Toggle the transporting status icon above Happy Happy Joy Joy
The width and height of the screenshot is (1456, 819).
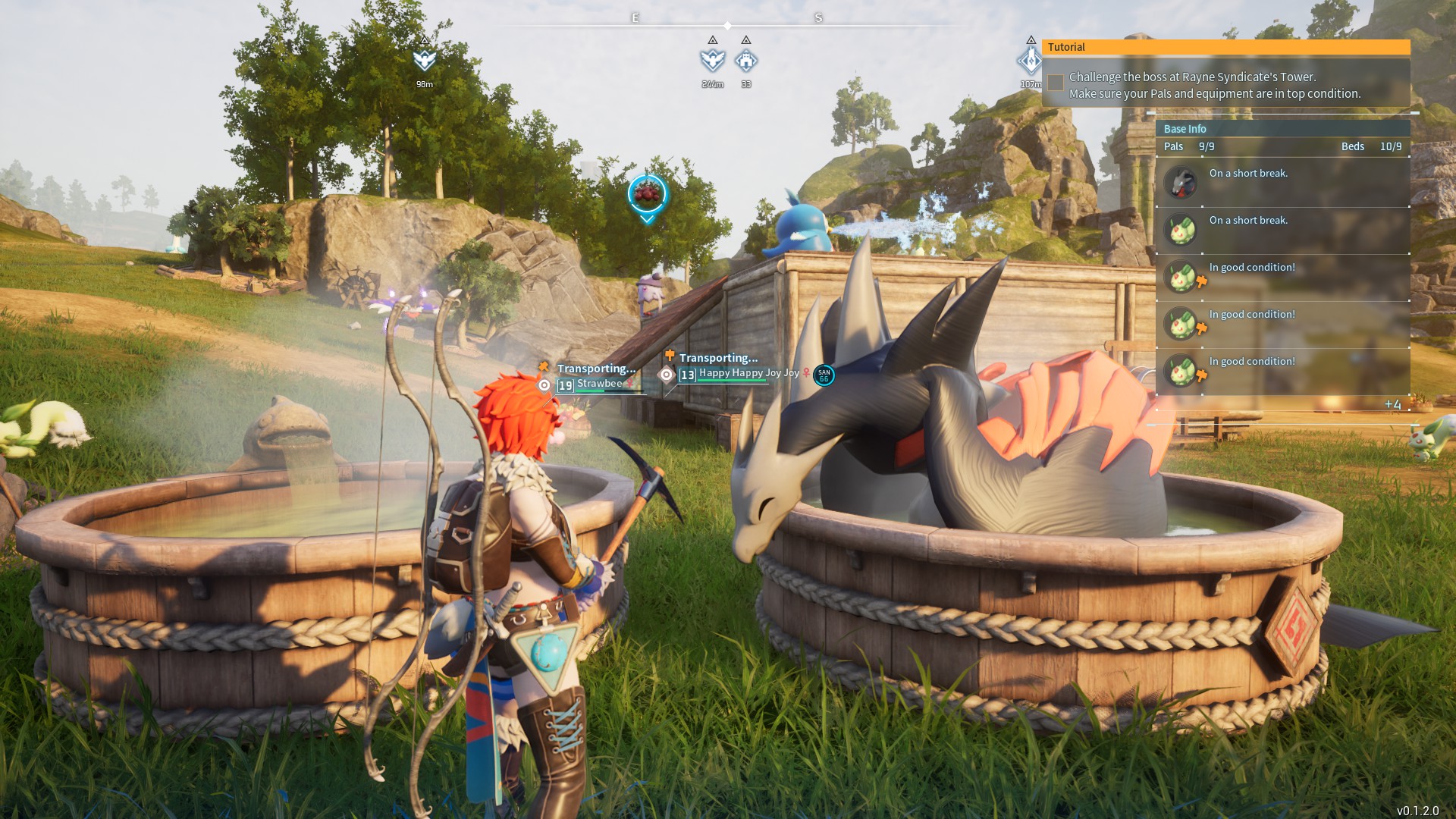pos(670,353)
